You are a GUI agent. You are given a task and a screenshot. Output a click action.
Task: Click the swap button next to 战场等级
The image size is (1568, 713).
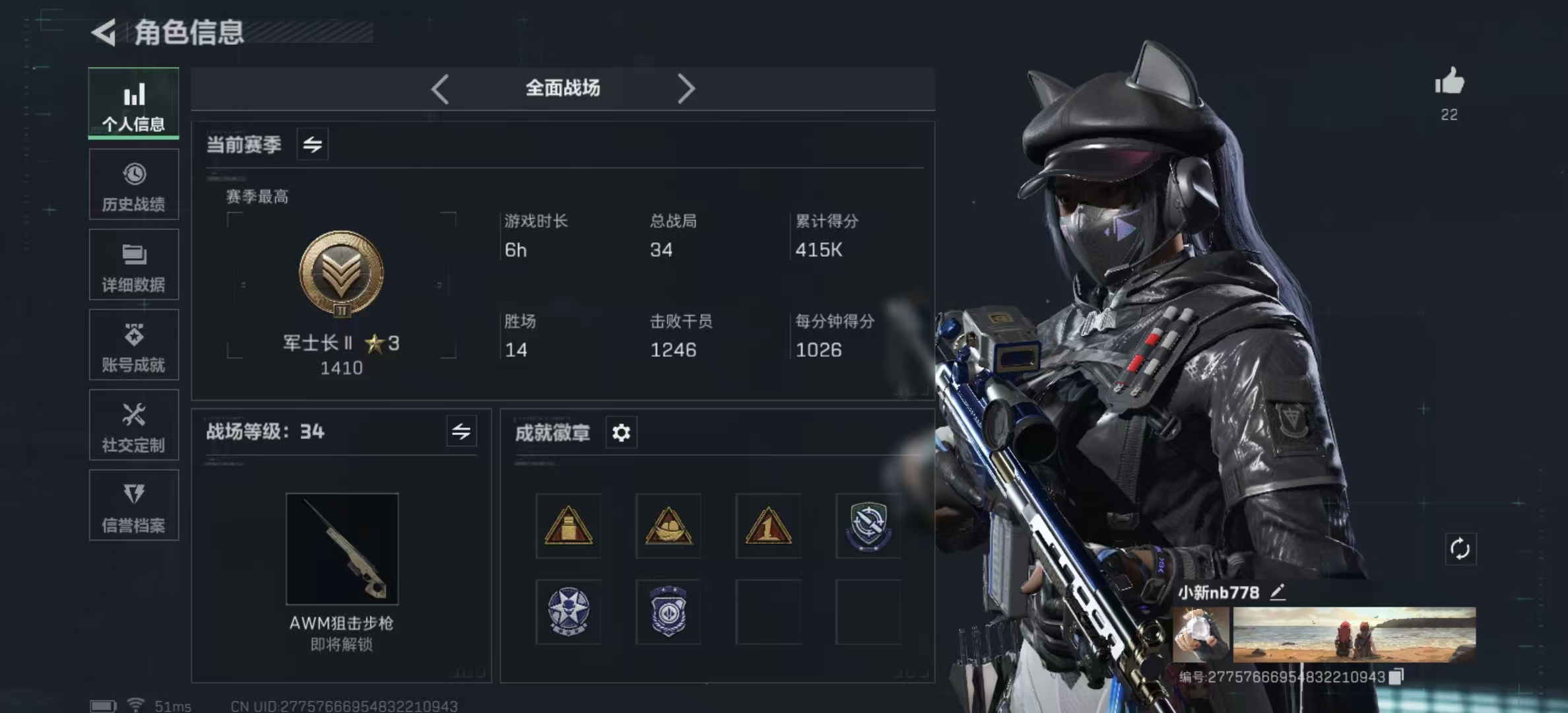point(461,432)
